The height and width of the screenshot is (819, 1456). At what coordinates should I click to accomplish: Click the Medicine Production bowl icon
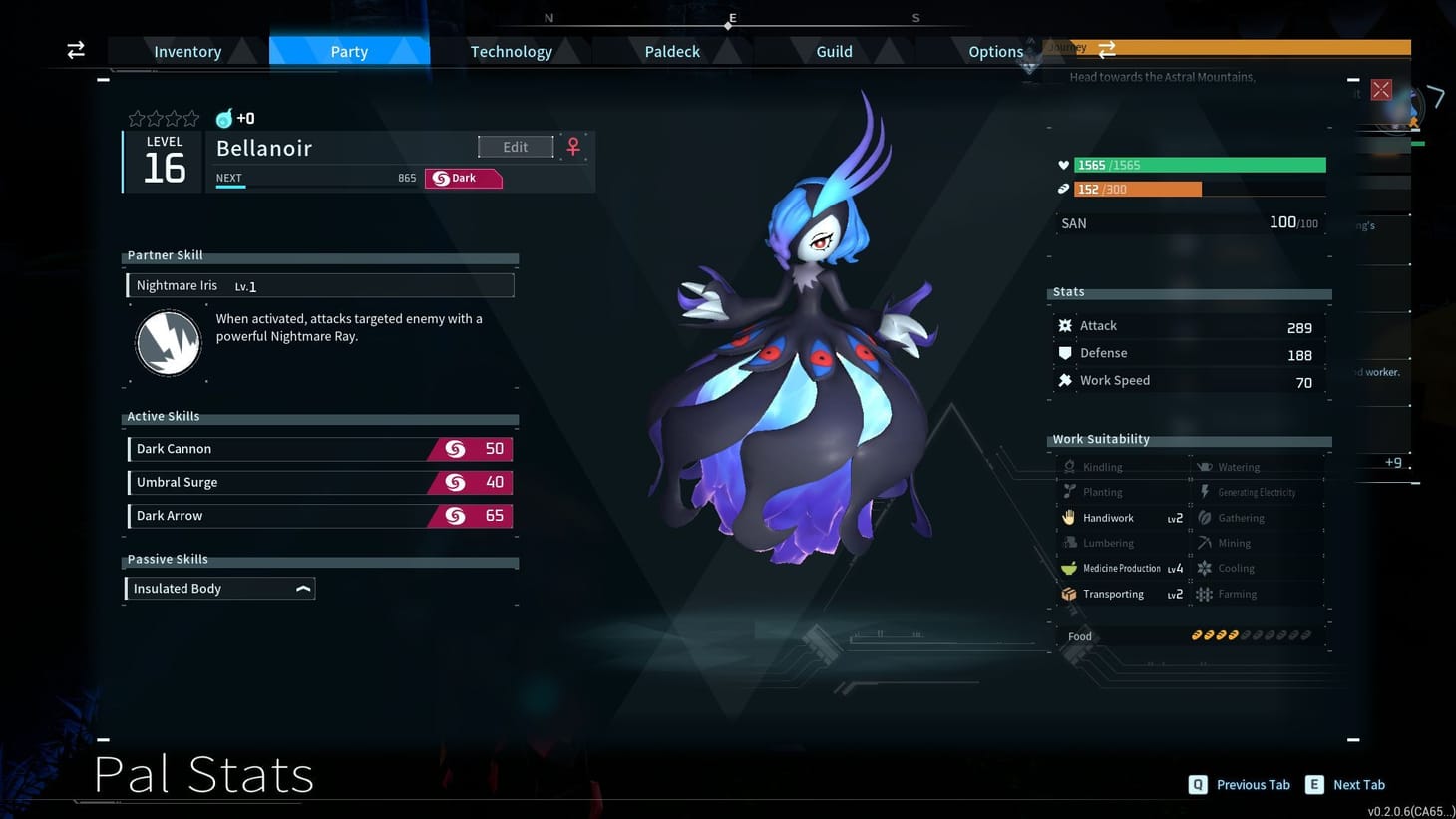[1068, 568]
